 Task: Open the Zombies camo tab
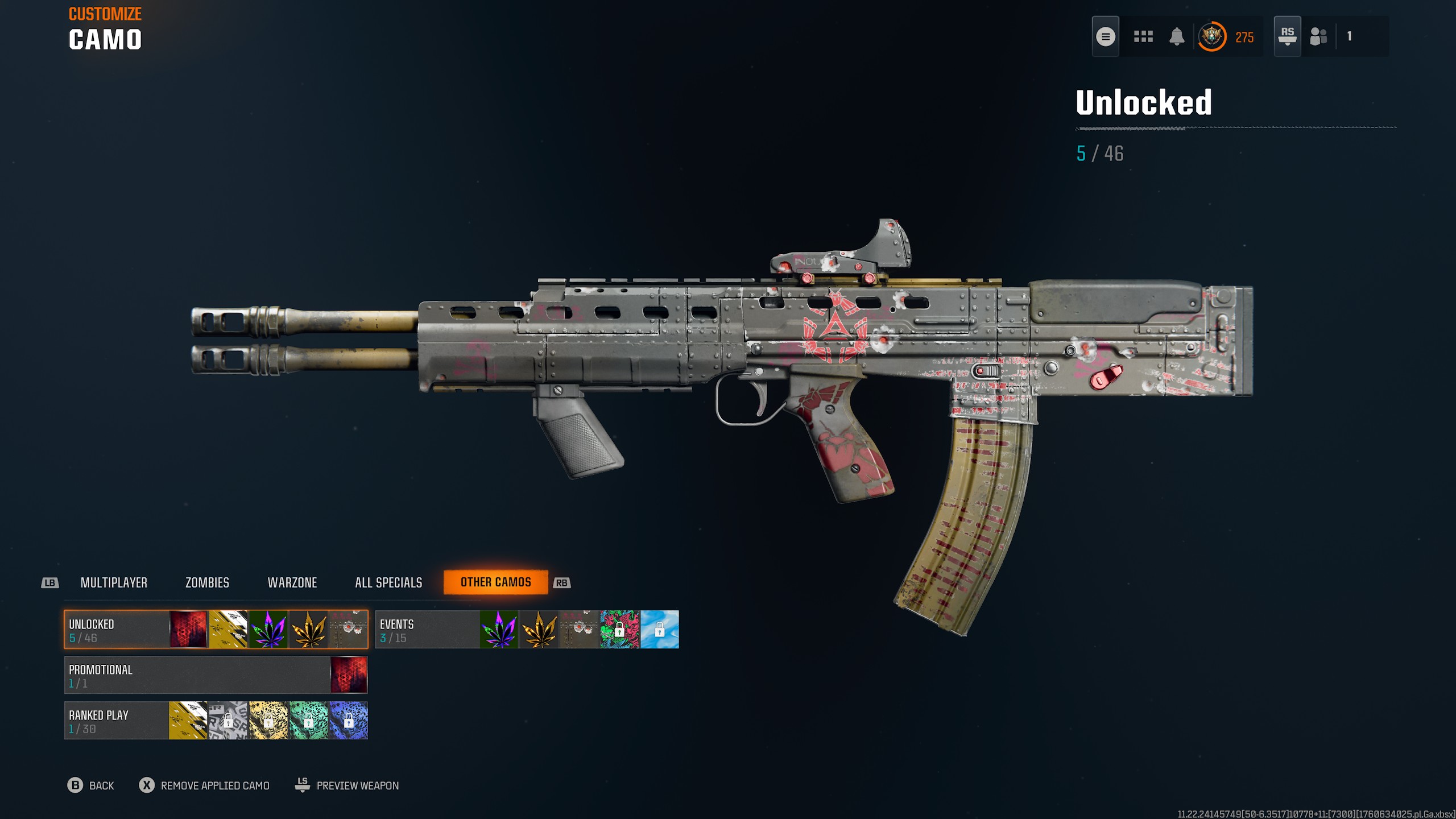pyautogui.click(x=207, y=582)
